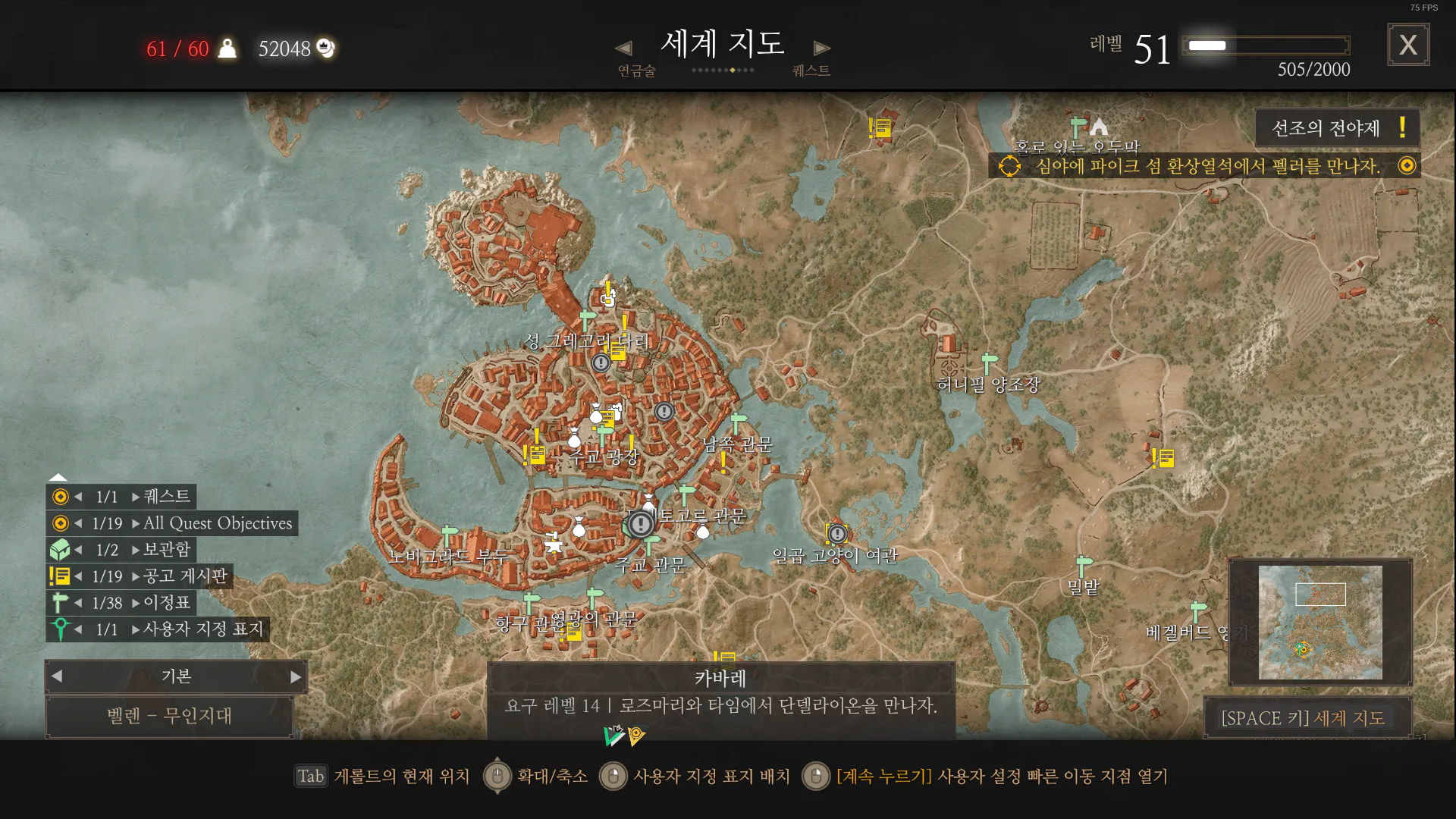Select the 남쪽 관문 signpost marker

click(738, 422)
